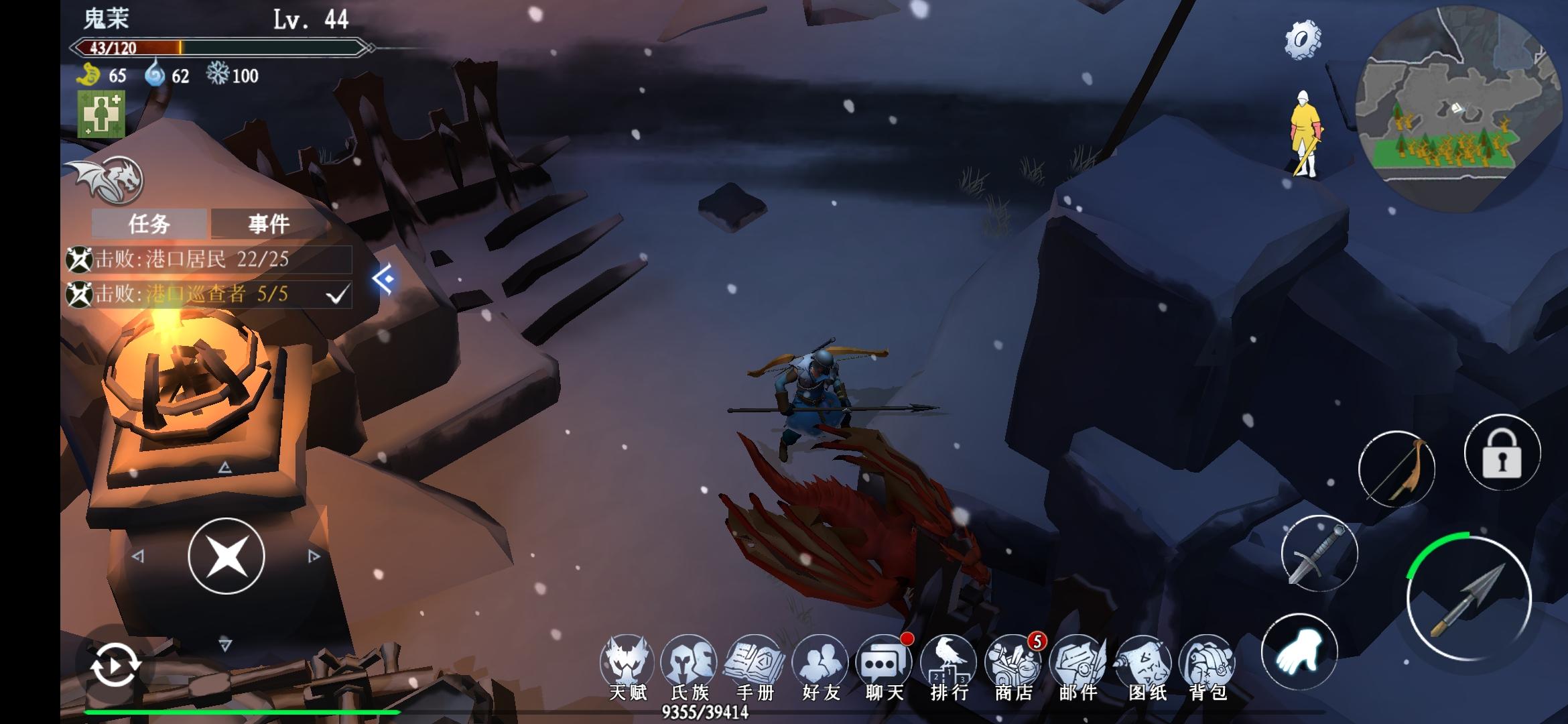Open the 手册 handbook
This screenshot has width=1568, height=724.
click(x=755, y=665)
